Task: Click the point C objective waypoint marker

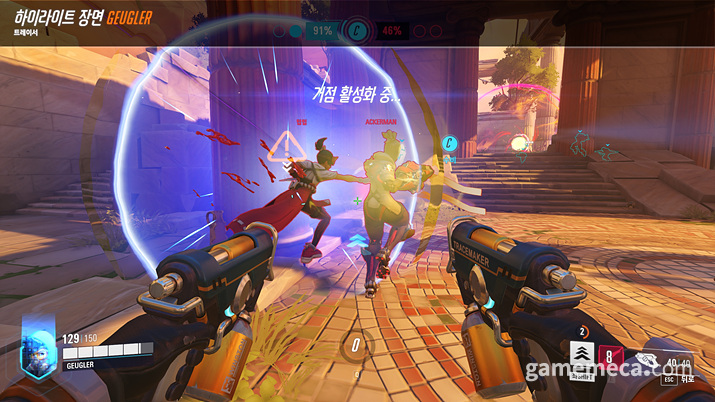Action: coord(450,143)
